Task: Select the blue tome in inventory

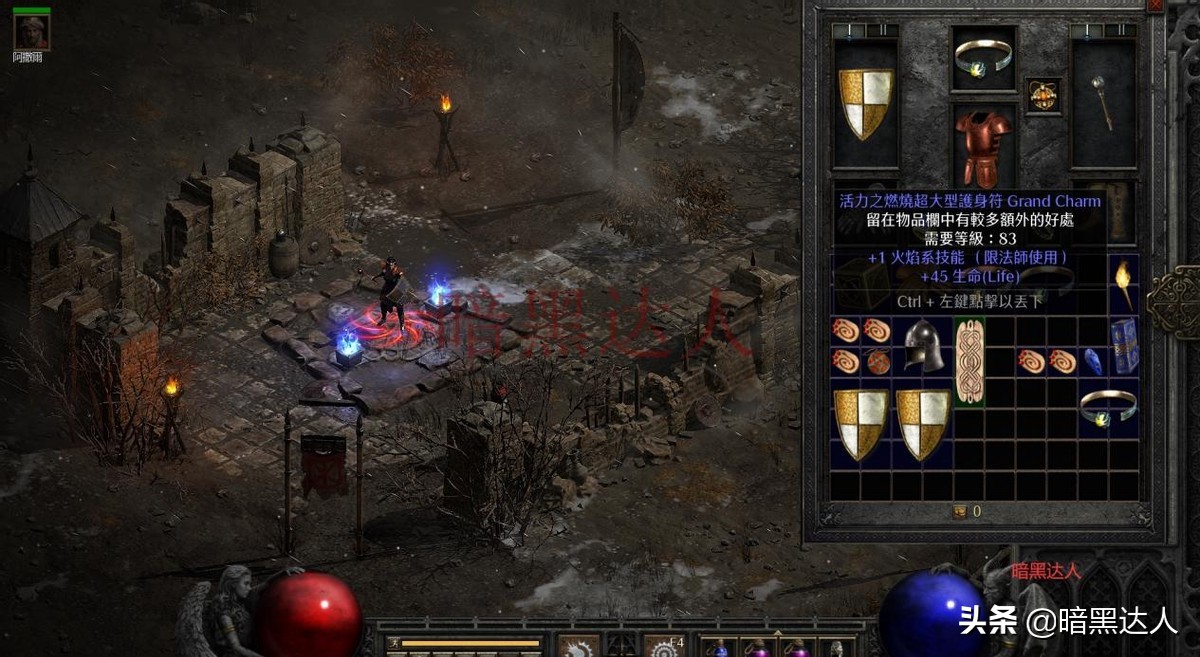Action: [1124, 346]
